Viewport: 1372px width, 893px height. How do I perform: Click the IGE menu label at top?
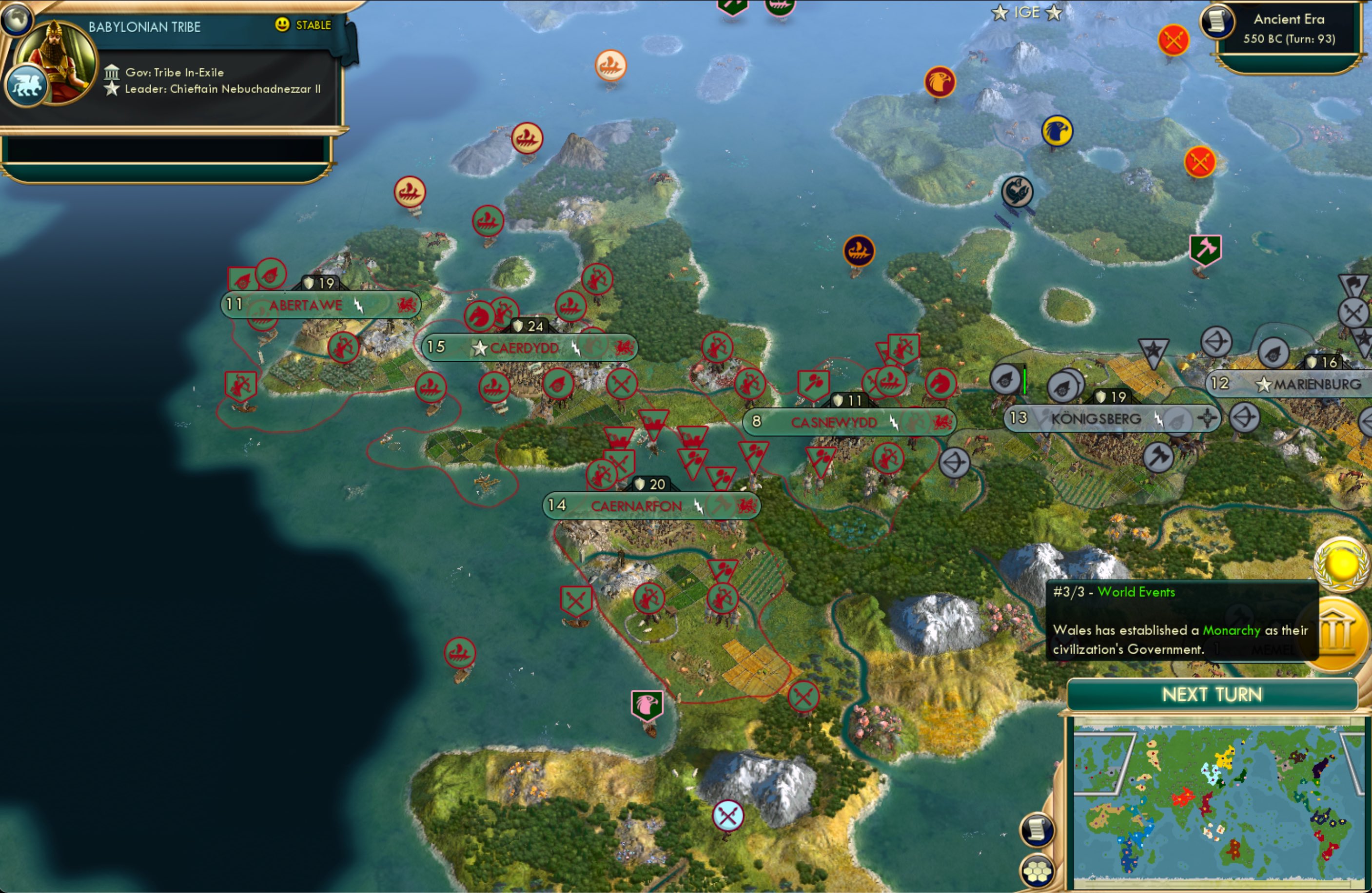(x=1026, y=13)
